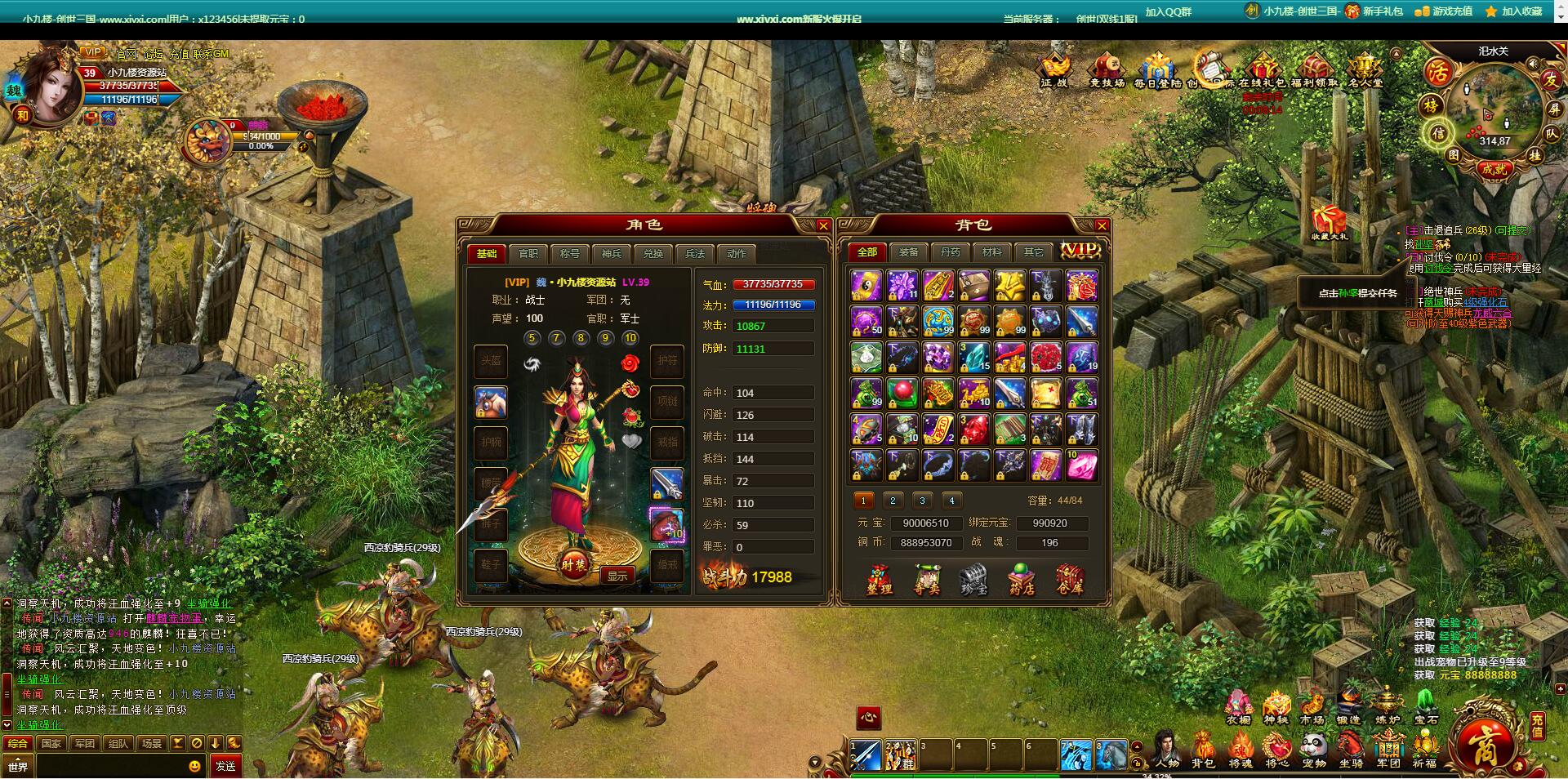Viewport: 1568px width, 779px height.
Task: Open the 神兵 tab in character panel
Action: click(x=612, y=254)
